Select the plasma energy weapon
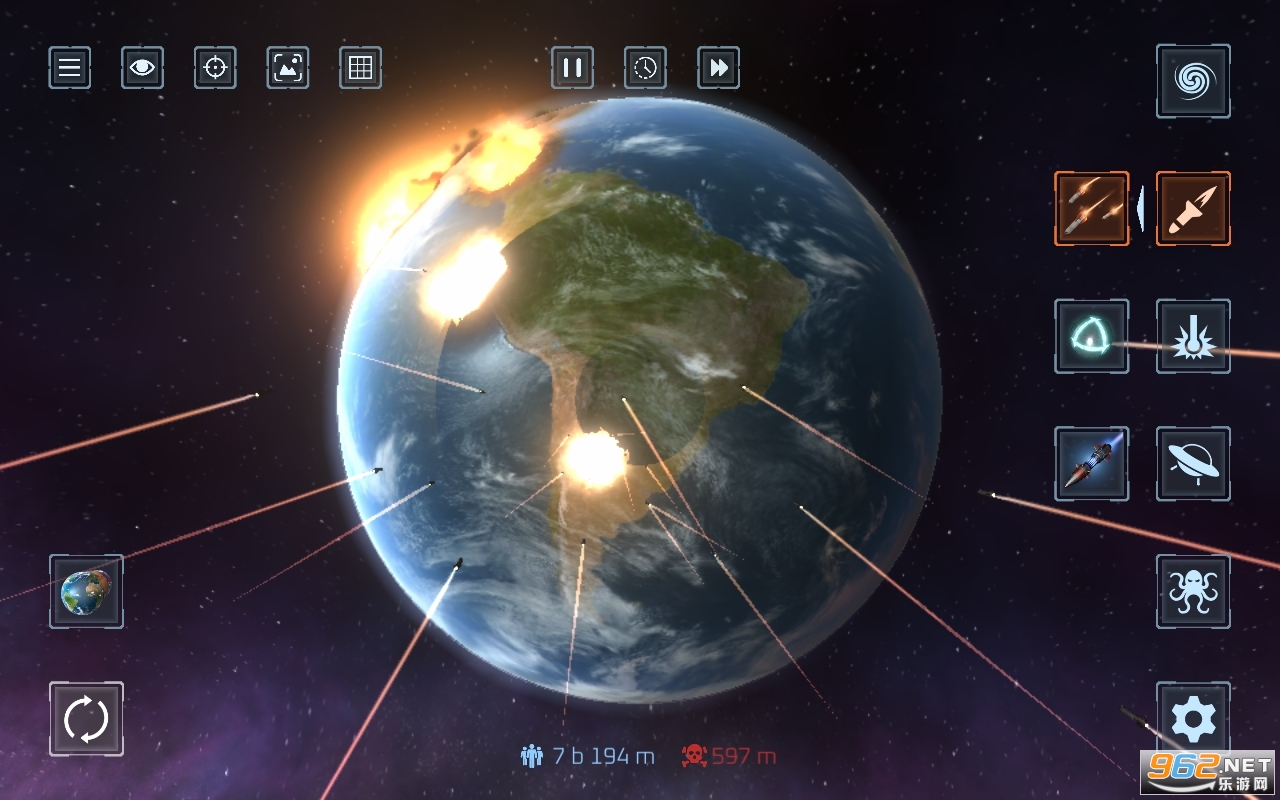 pyautogui.click(x=1092, y=335)
